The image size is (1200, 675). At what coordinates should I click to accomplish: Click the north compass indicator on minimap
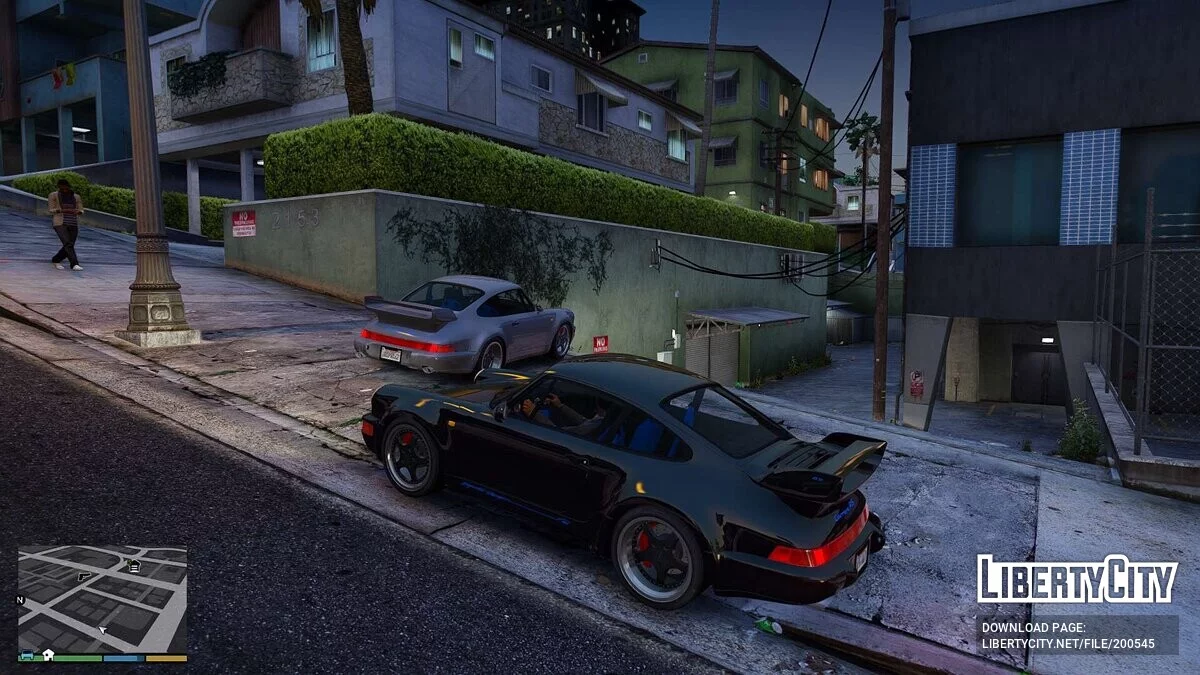(20, 600)
